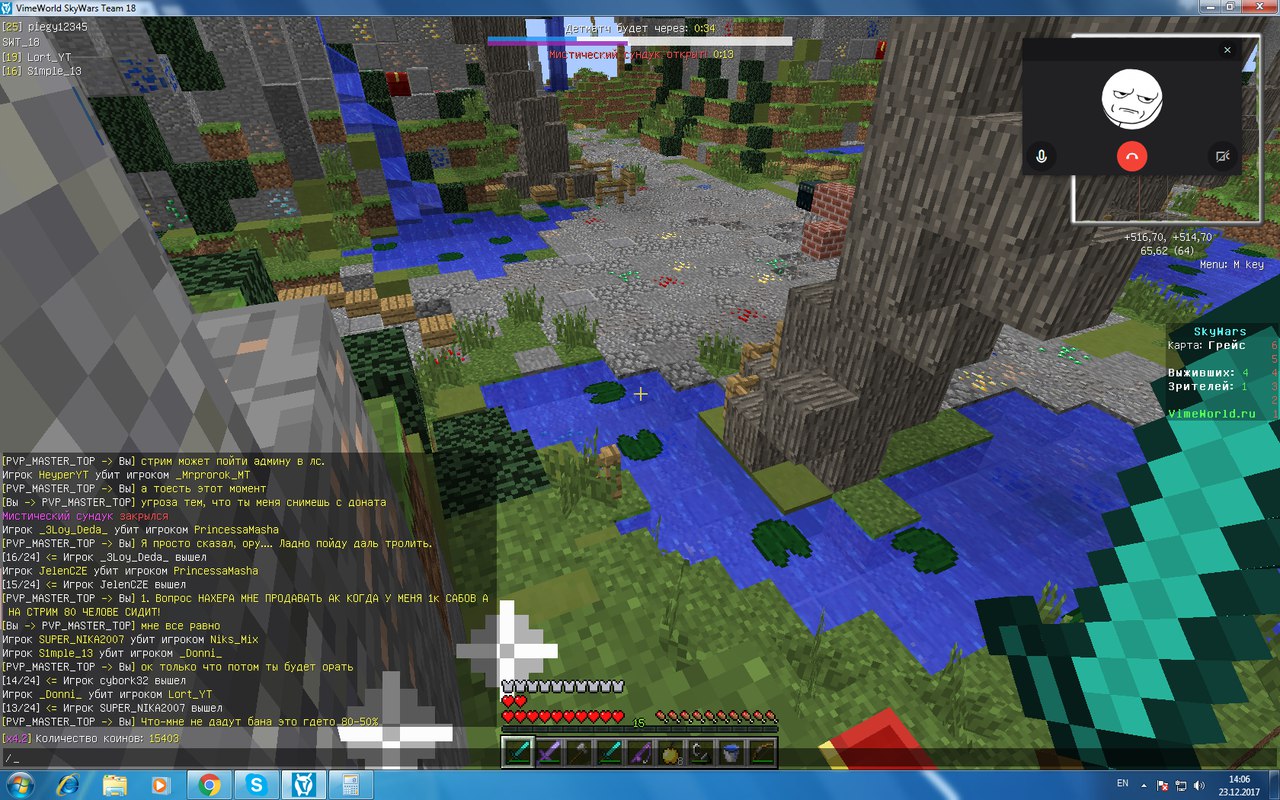Screen dimensions: 1280x800
Task: Click the chat input line
Action: point(250,759)
